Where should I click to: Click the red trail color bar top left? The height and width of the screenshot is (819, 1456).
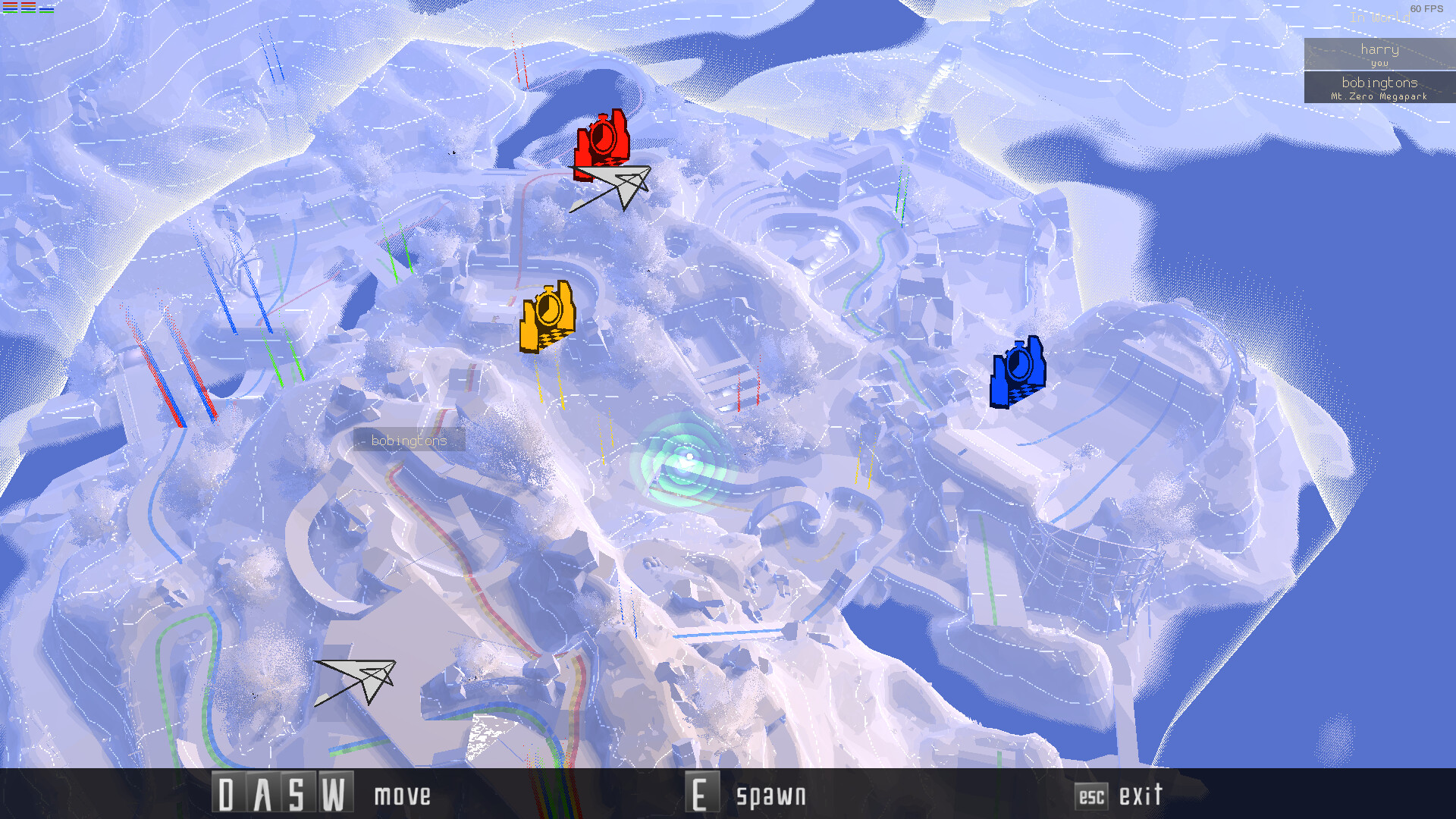point(10,3)
